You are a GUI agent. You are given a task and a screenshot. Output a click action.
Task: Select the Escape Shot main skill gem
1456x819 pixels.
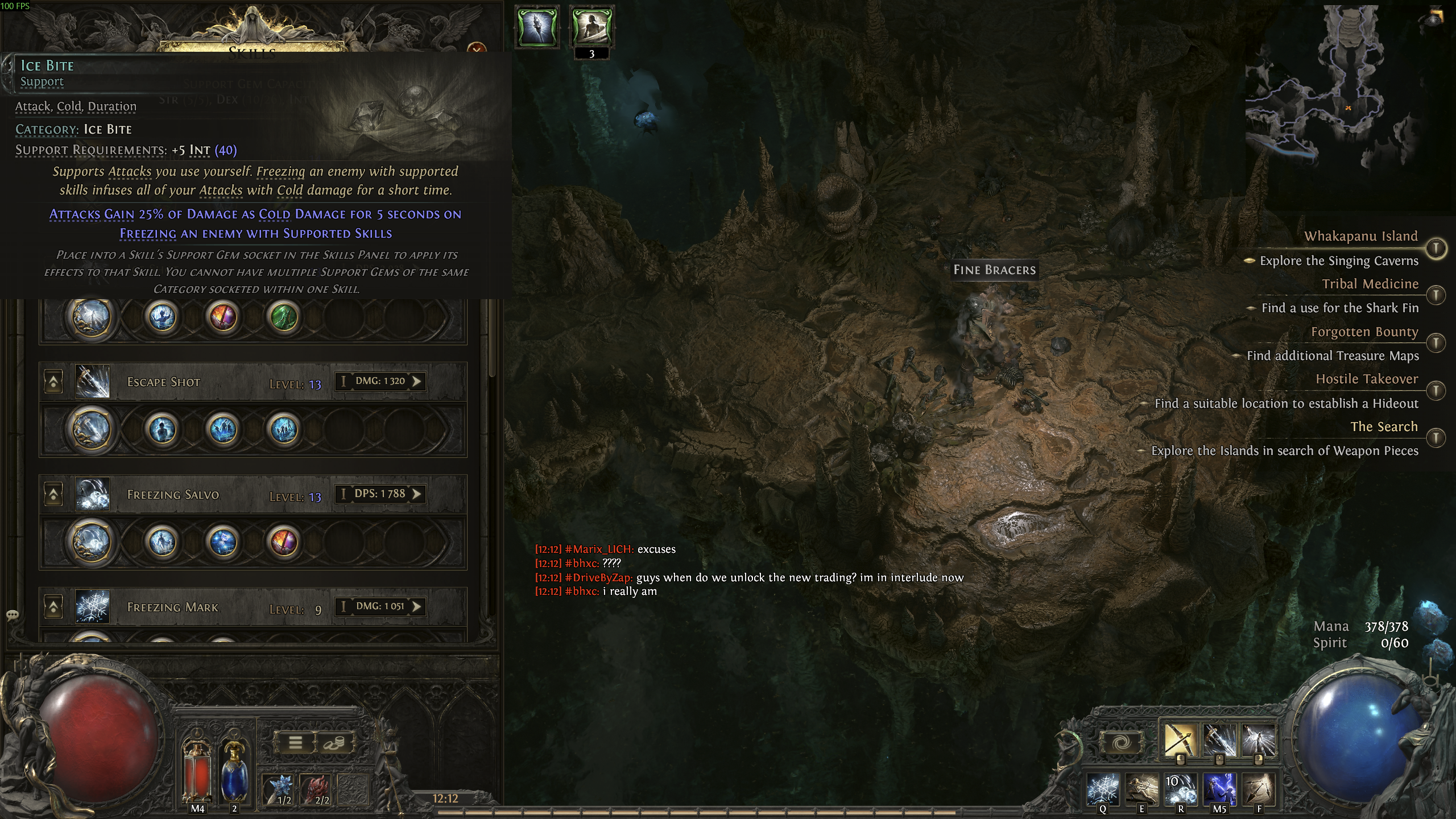tap(91, 429)
